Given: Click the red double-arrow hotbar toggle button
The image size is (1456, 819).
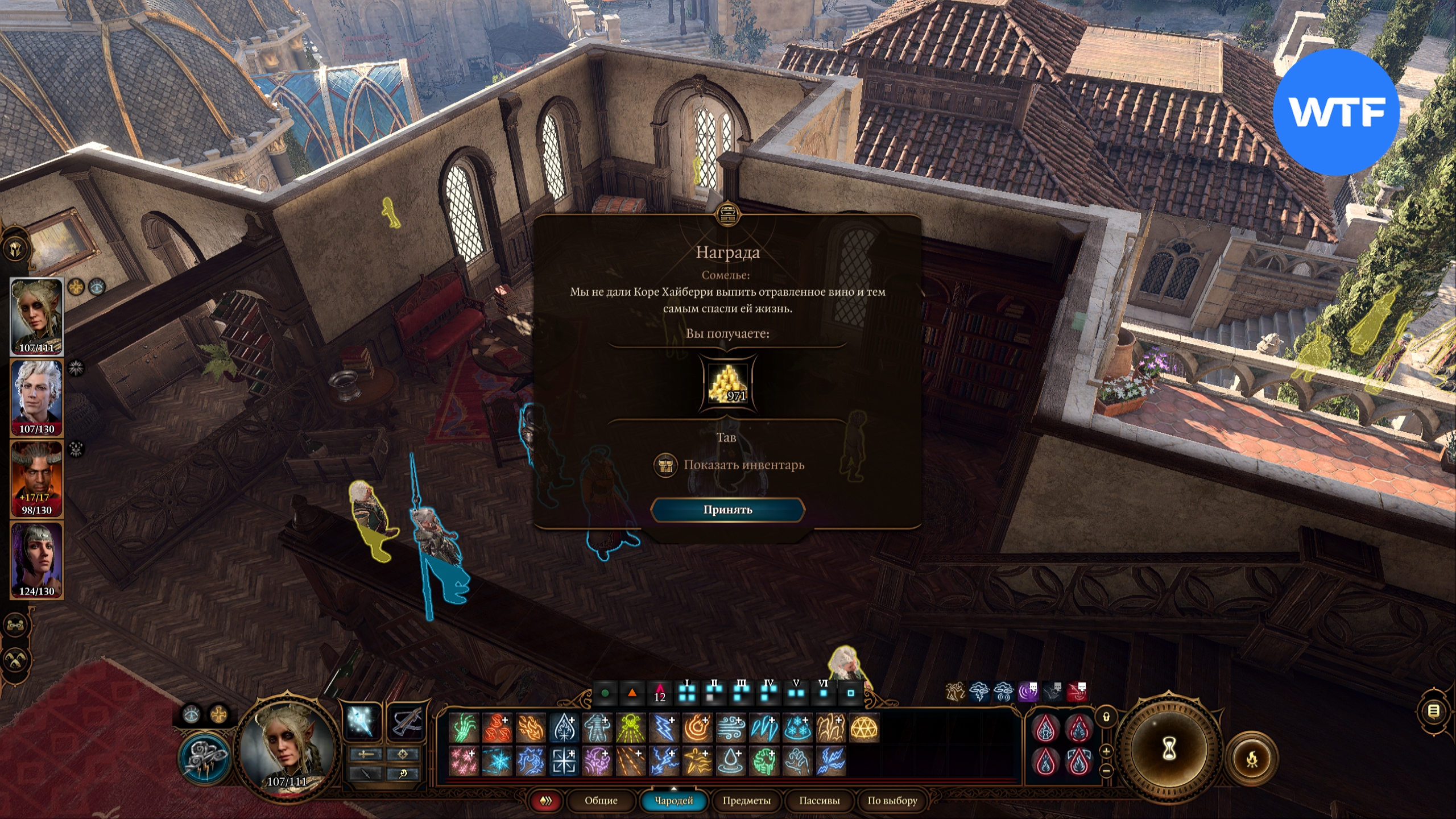Looking at the screenshot, I should (546, 801).
